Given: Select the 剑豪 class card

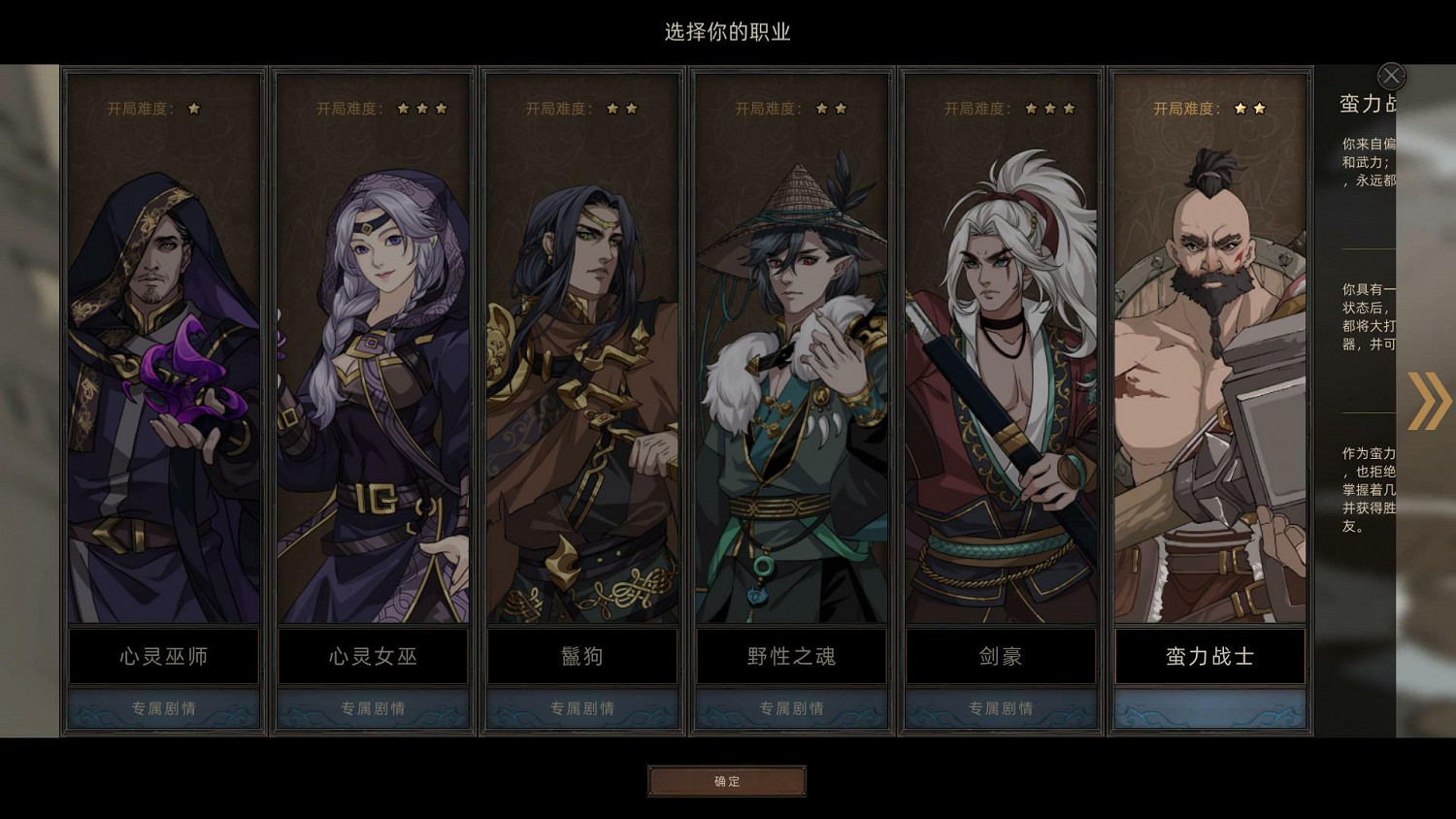Looking at the screenshot, I should click(x=1000, y=388).
